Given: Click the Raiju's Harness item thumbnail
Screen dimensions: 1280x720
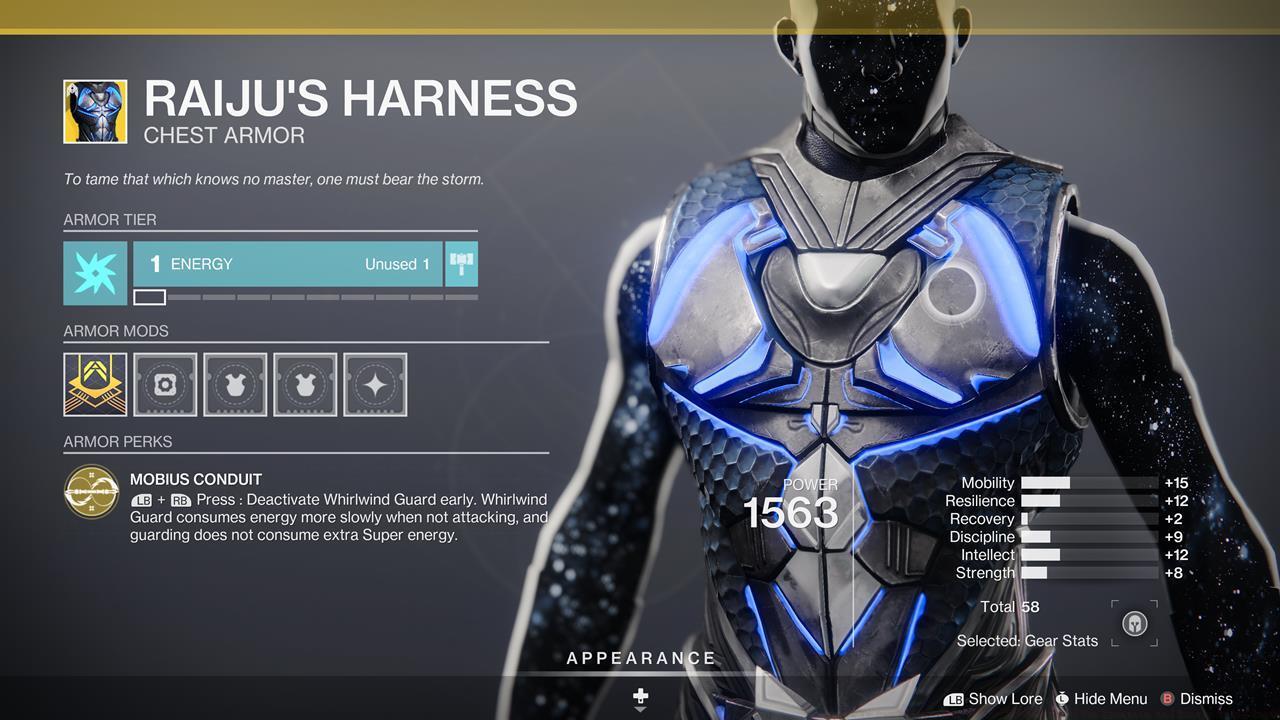Looking at the screenshot, I should click(x=94, y=110).
